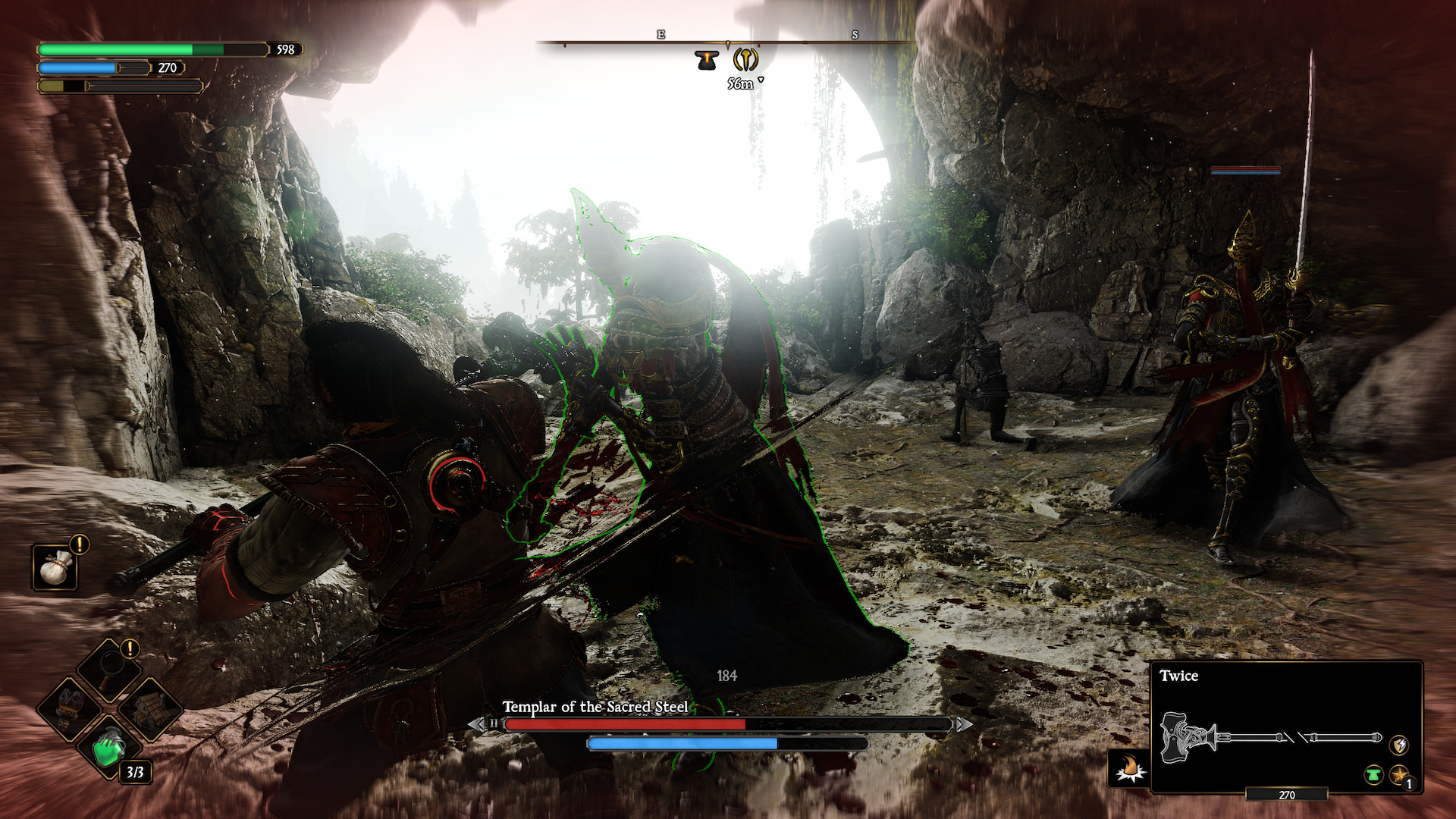
Task: Activate the flame burst ability icon
Action: point(1130,769)
